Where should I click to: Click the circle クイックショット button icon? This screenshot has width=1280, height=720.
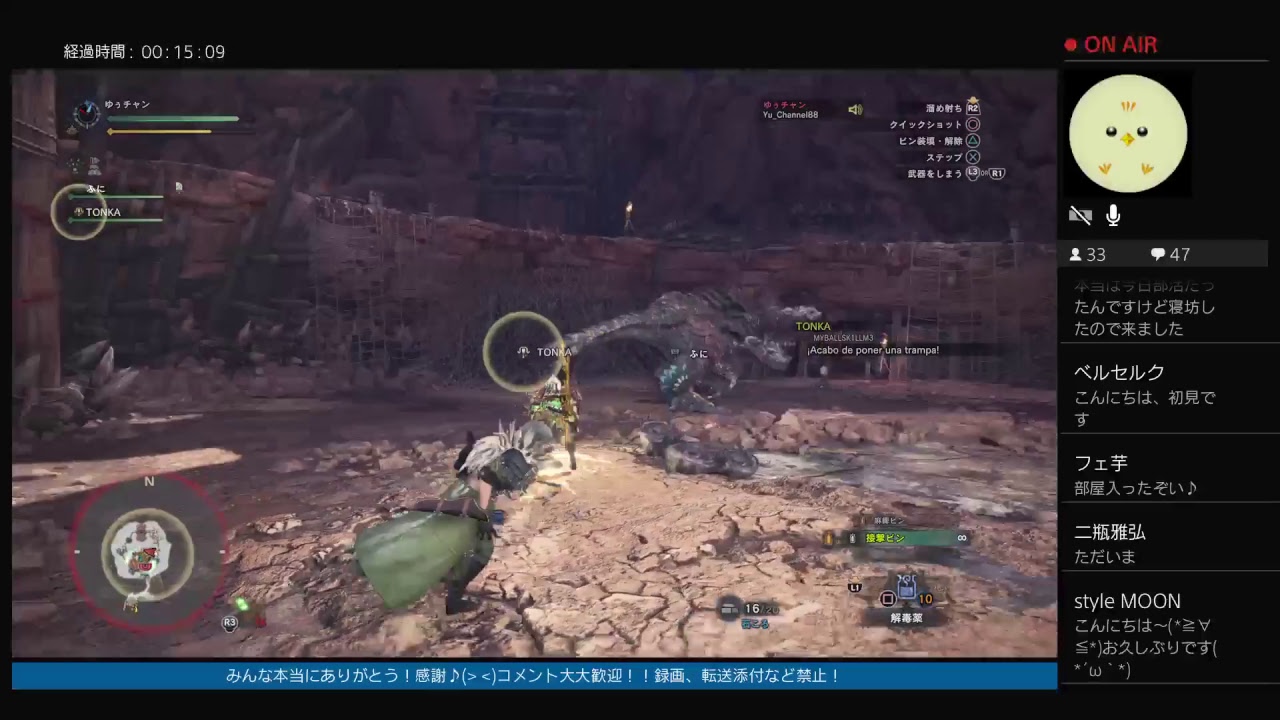(x=971, y=123)
